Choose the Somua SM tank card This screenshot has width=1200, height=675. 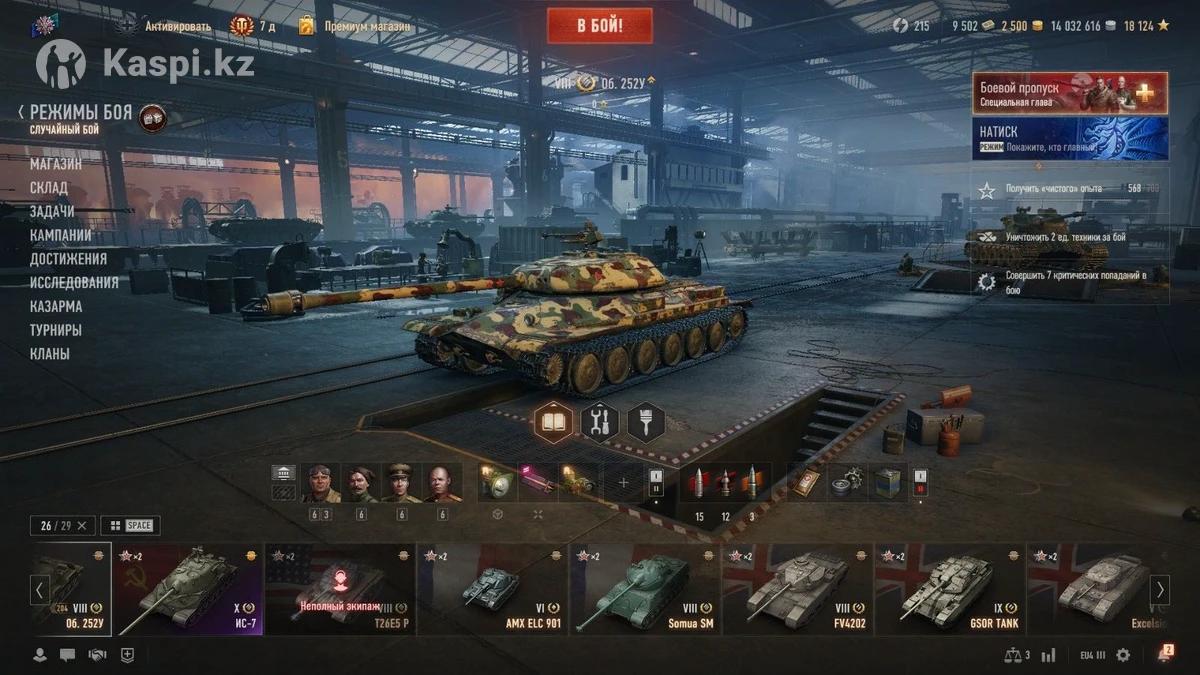tap(645, 591)
